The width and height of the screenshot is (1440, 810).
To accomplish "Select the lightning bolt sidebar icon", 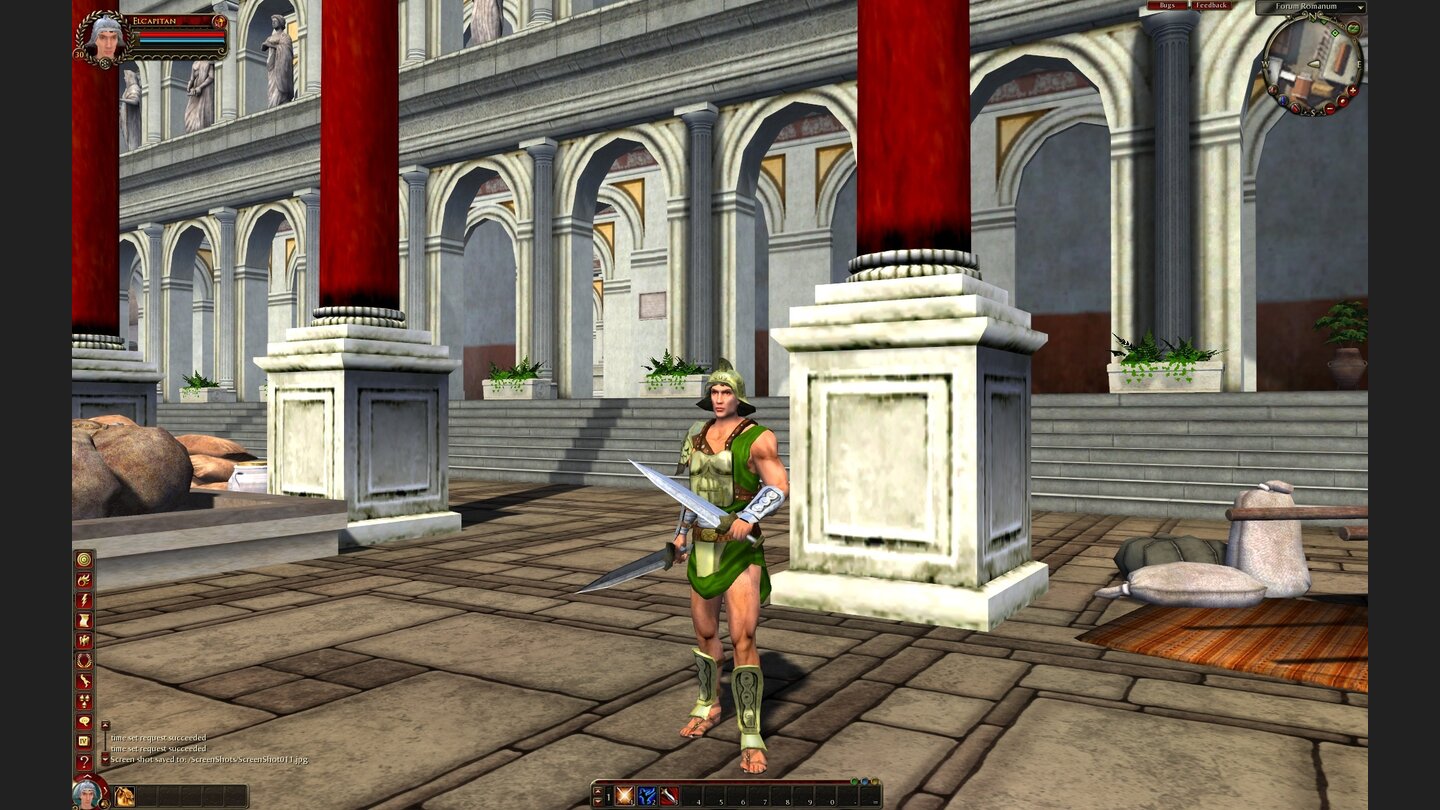I will coord(83,600).
